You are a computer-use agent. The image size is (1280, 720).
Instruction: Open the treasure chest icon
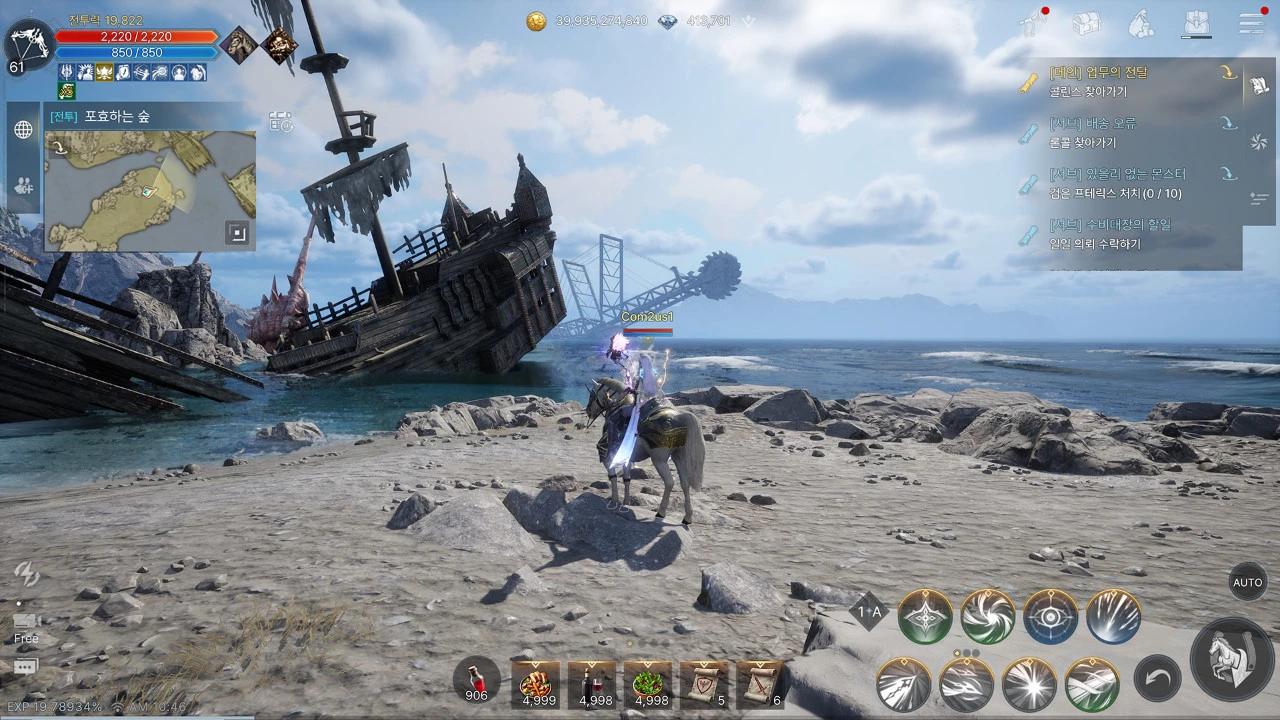point(1086,22)
